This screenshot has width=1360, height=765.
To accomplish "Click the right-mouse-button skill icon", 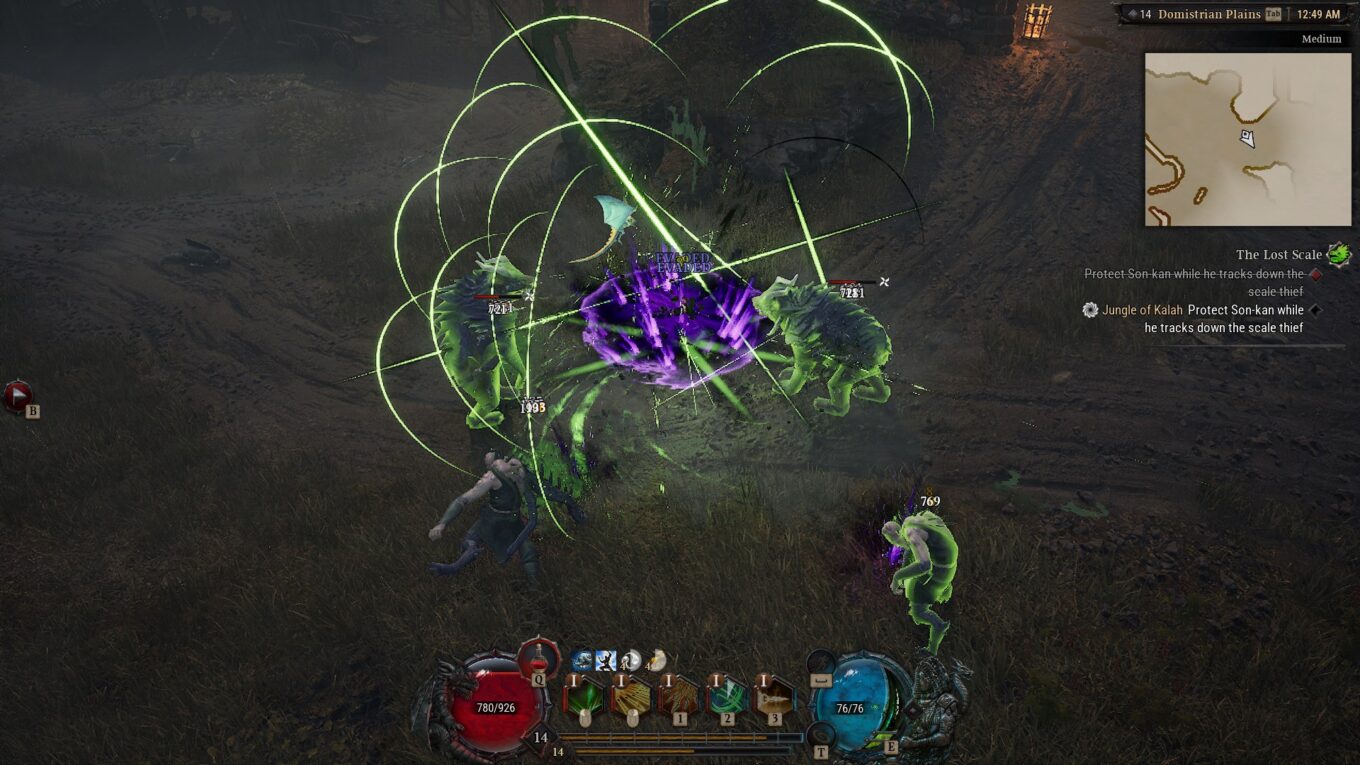I will tap(633, 697).
